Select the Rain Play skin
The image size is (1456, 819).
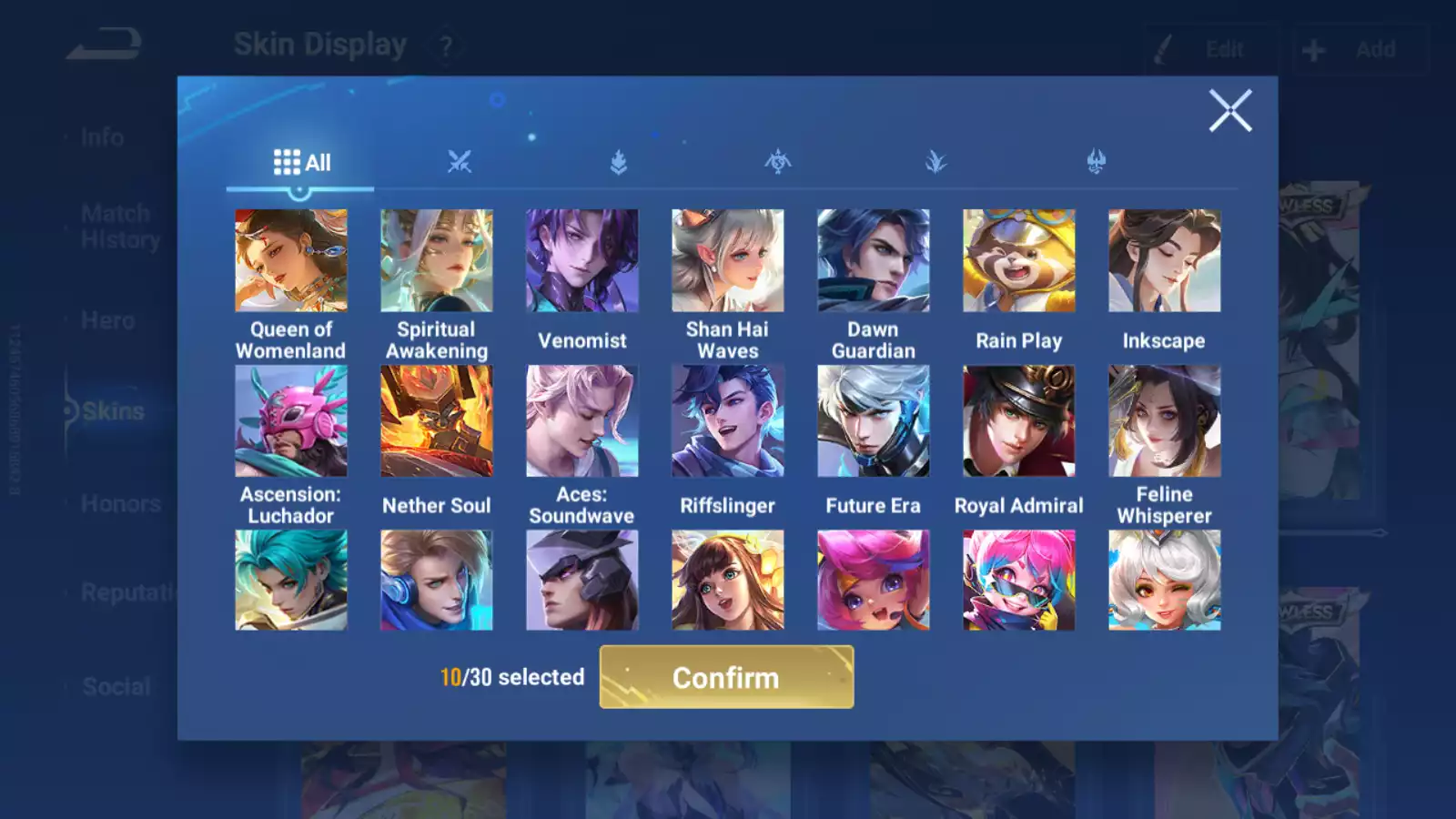coord(1019,261)
